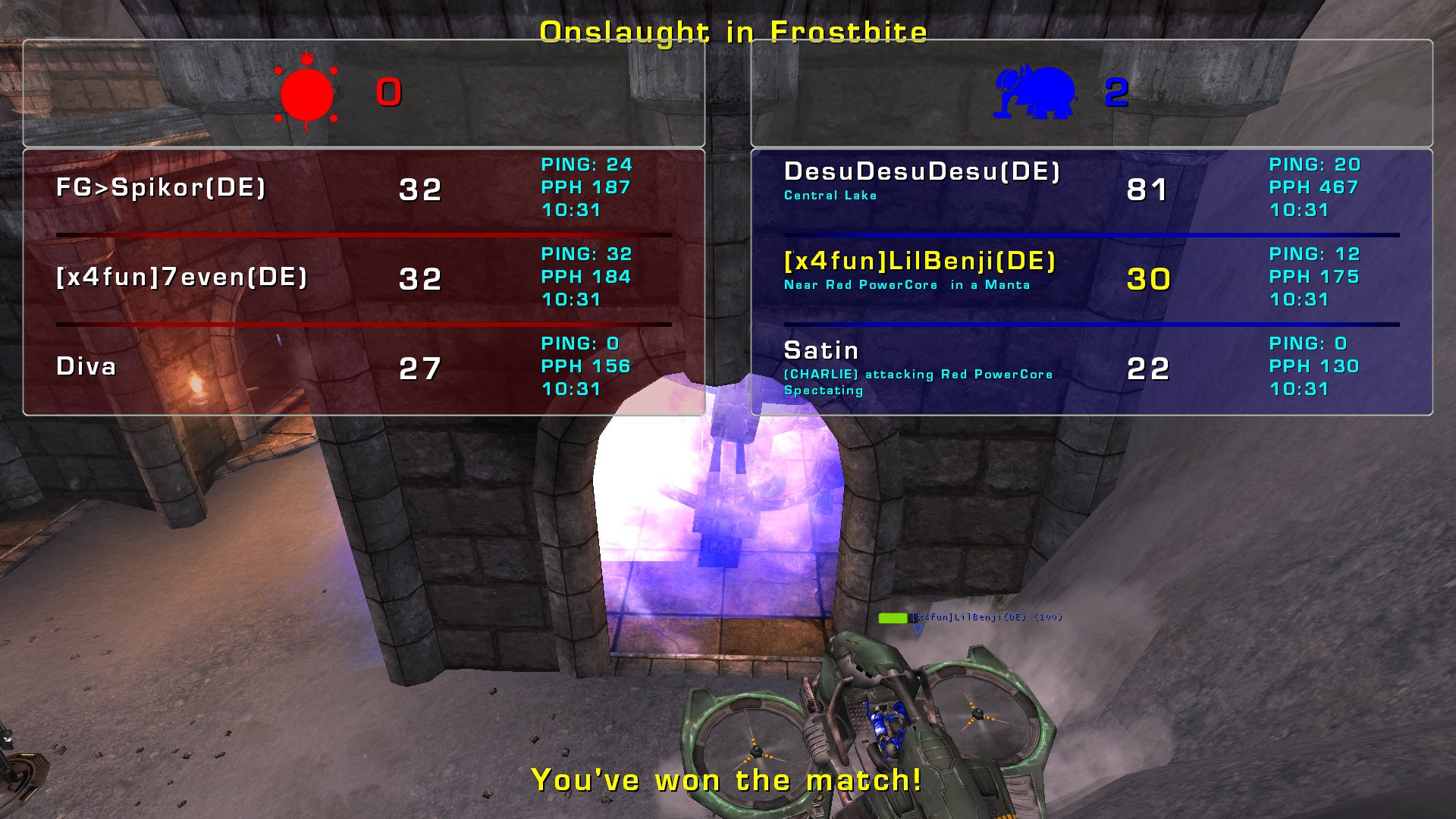Select the [x4fun]7even(DE) player row

(x=182, y=278)
